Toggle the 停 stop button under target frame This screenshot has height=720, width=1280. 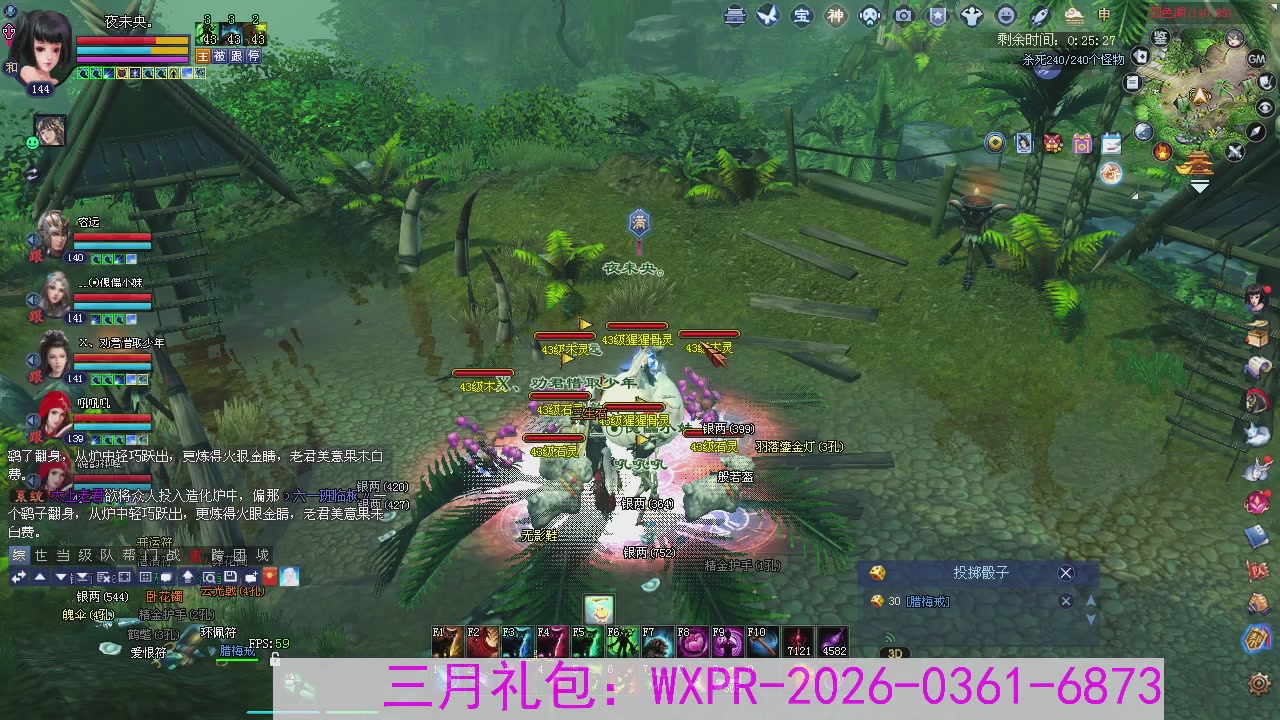coord(254,56)
